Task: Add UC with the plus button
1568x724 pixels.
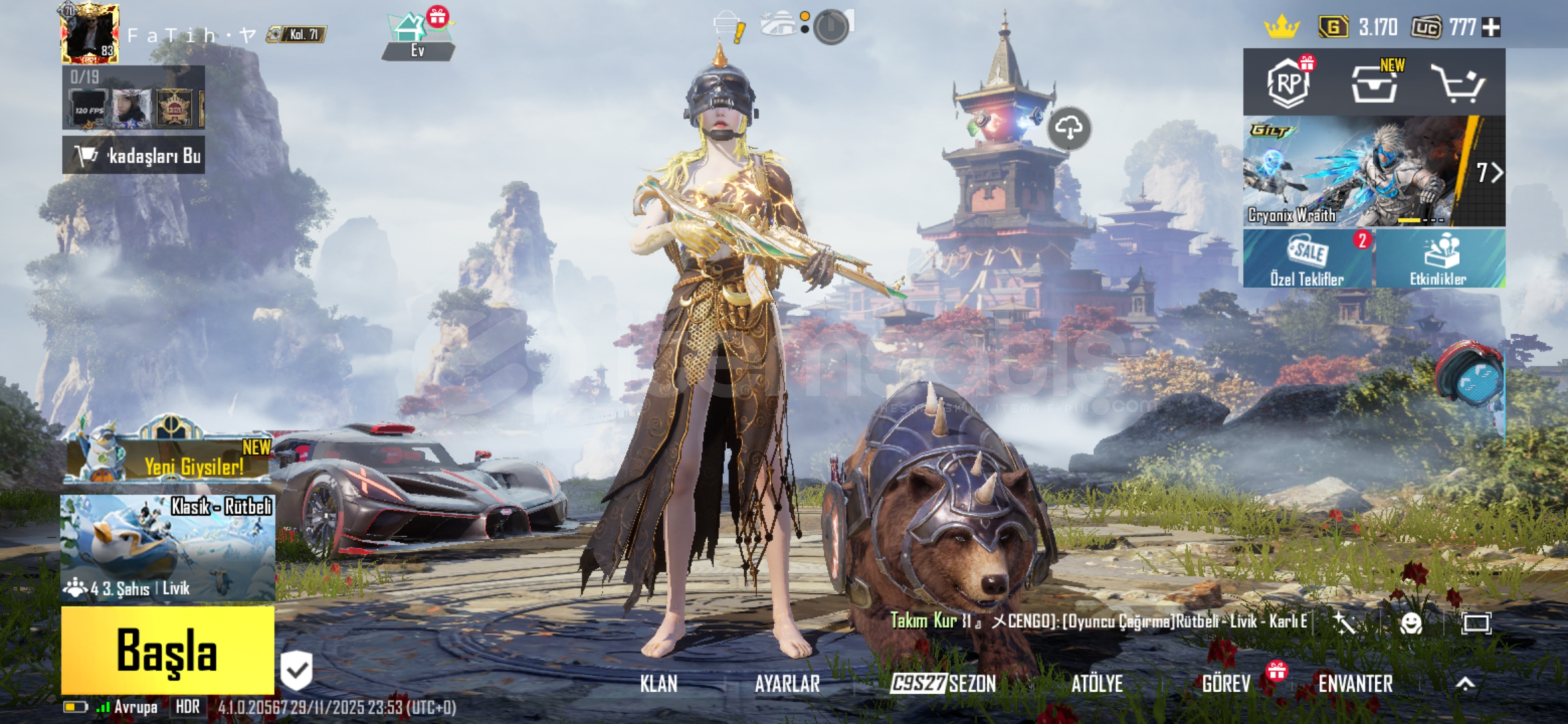Action: point(1492,27)
